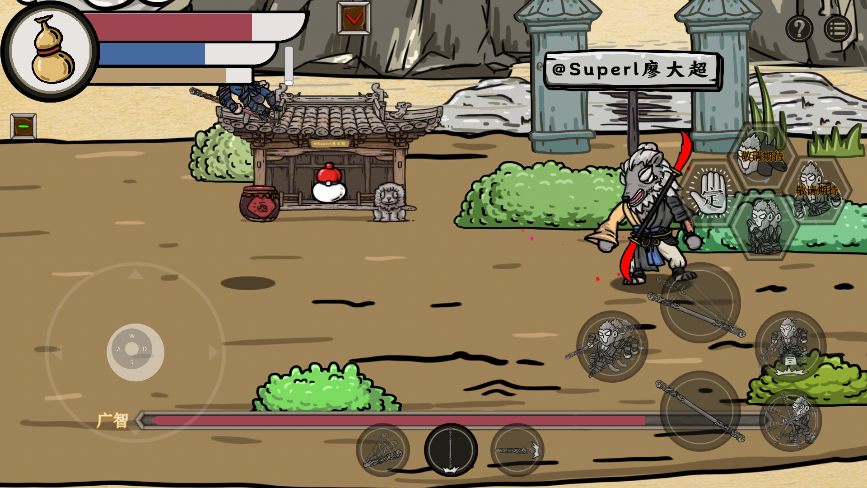Open the question mark help button
867x488 pixels.
798,28
